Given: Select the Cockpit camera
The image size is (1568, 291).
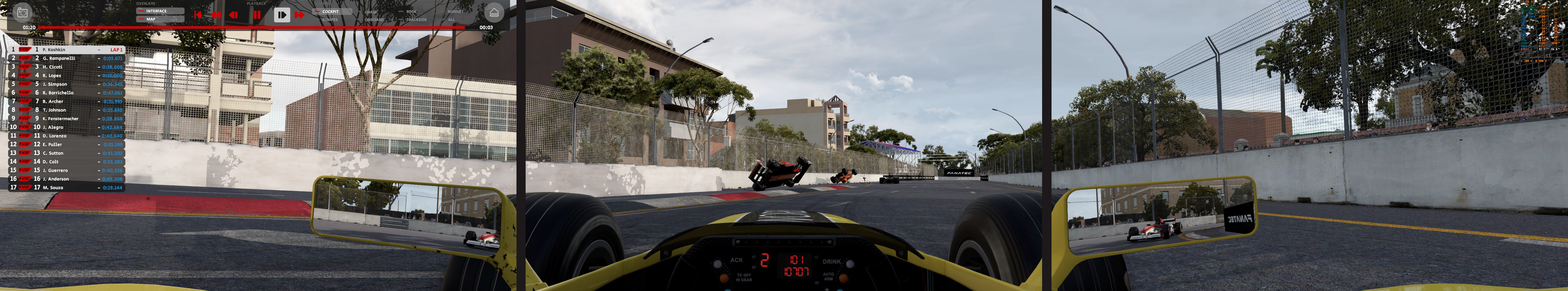Looking at the screenshot, I should coord(331,12).
